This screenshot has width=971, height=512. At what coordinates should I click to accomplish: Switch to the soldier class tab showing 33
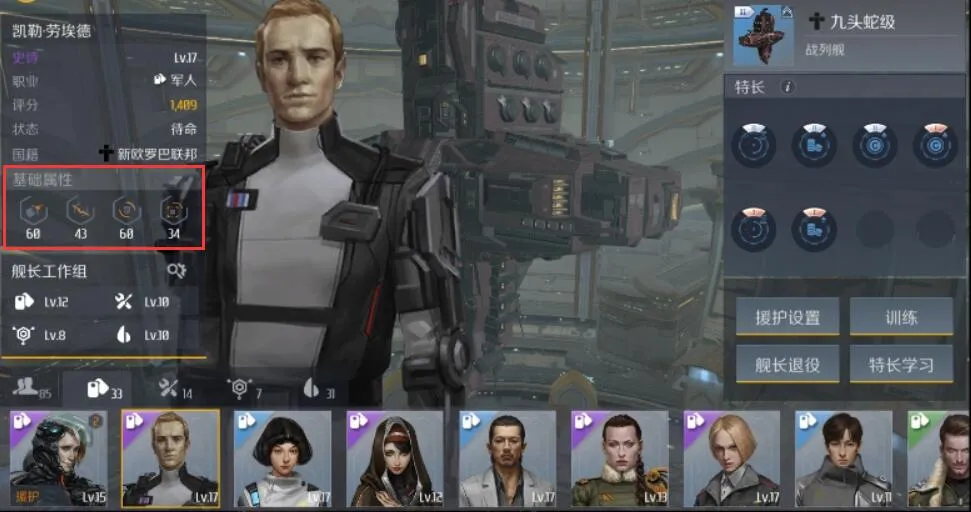point(105,389)
